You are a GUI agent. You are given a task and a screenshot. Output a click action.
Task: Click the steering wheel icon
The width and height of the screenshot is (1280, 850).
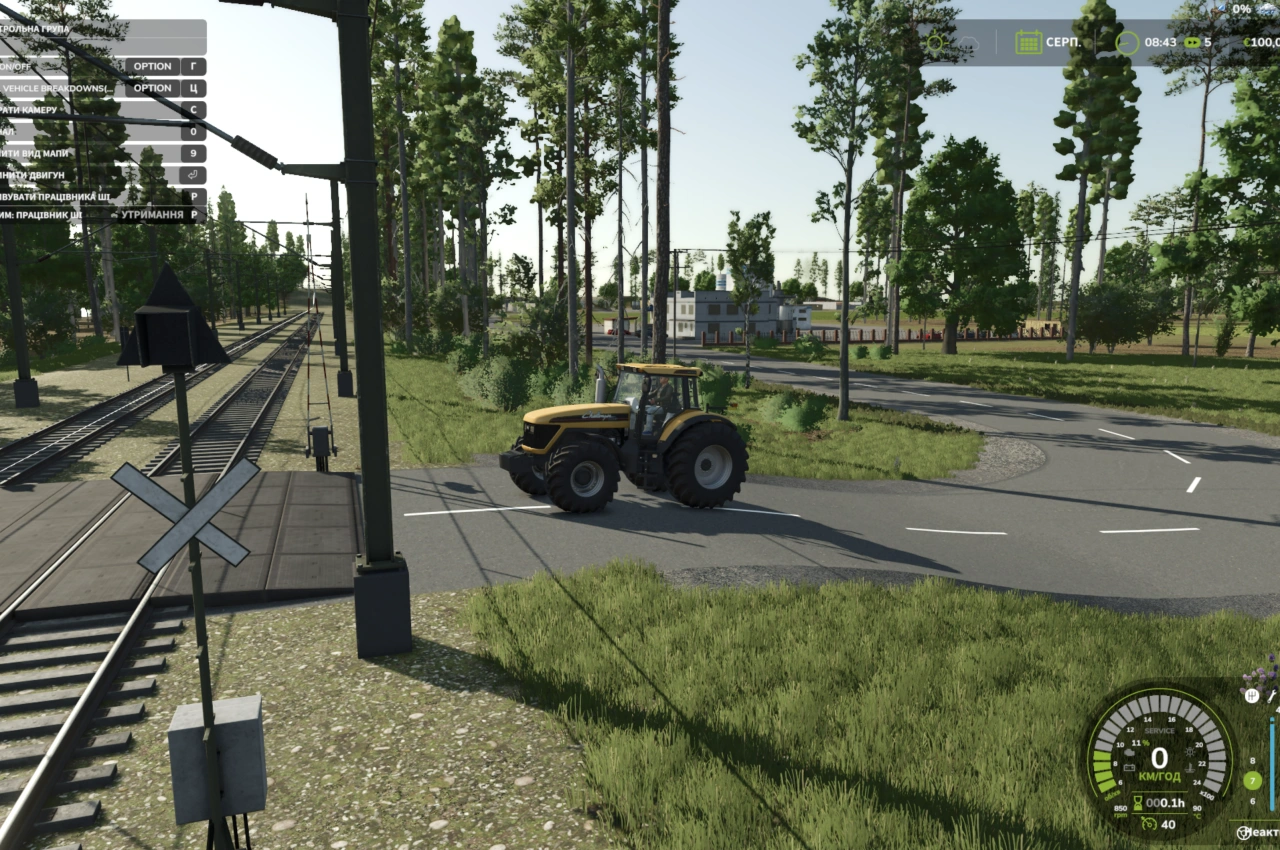click(x=1243, y=832)
